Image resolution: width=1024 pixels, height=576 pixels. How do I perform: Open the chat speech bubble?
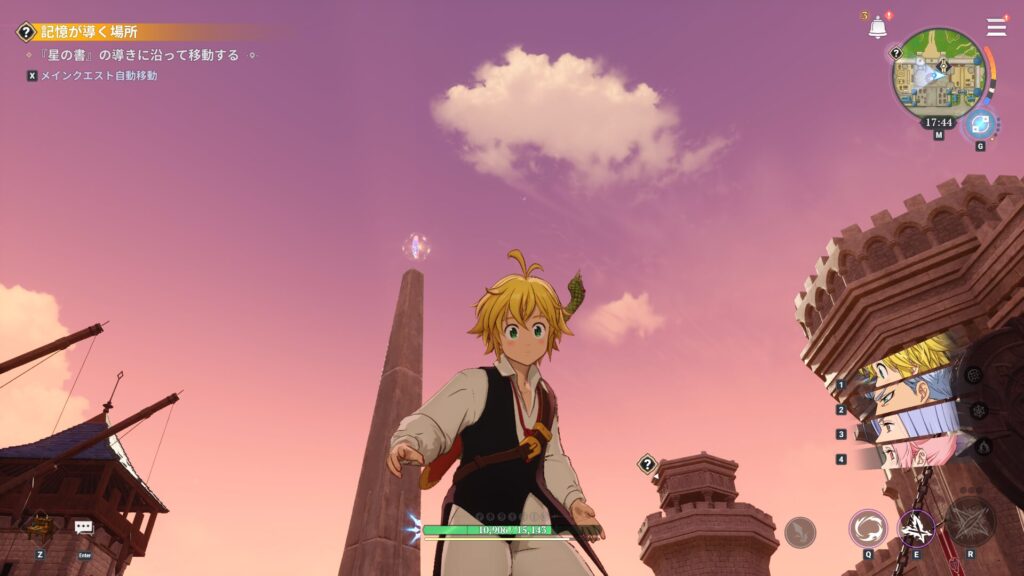(84, 527)
